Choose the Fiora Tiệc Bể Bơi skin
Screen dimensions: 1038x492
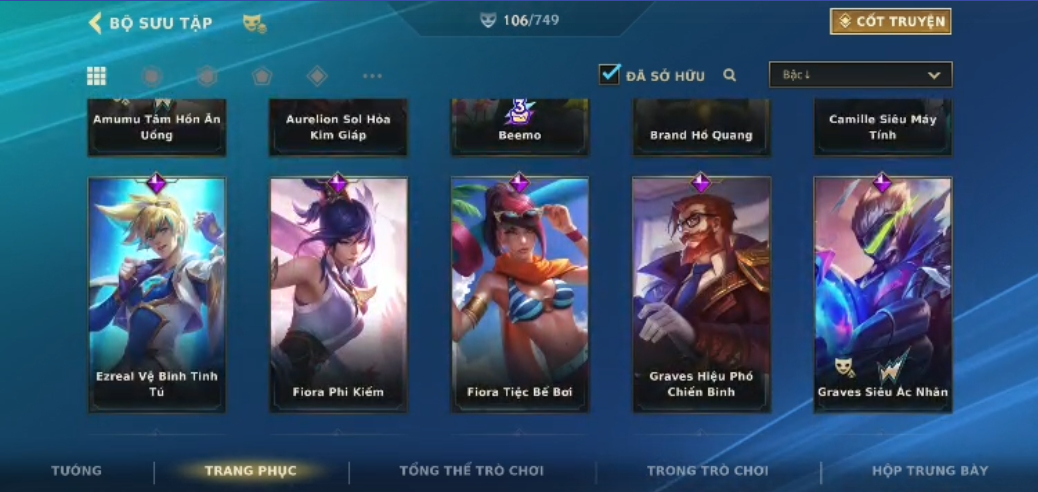519,295
